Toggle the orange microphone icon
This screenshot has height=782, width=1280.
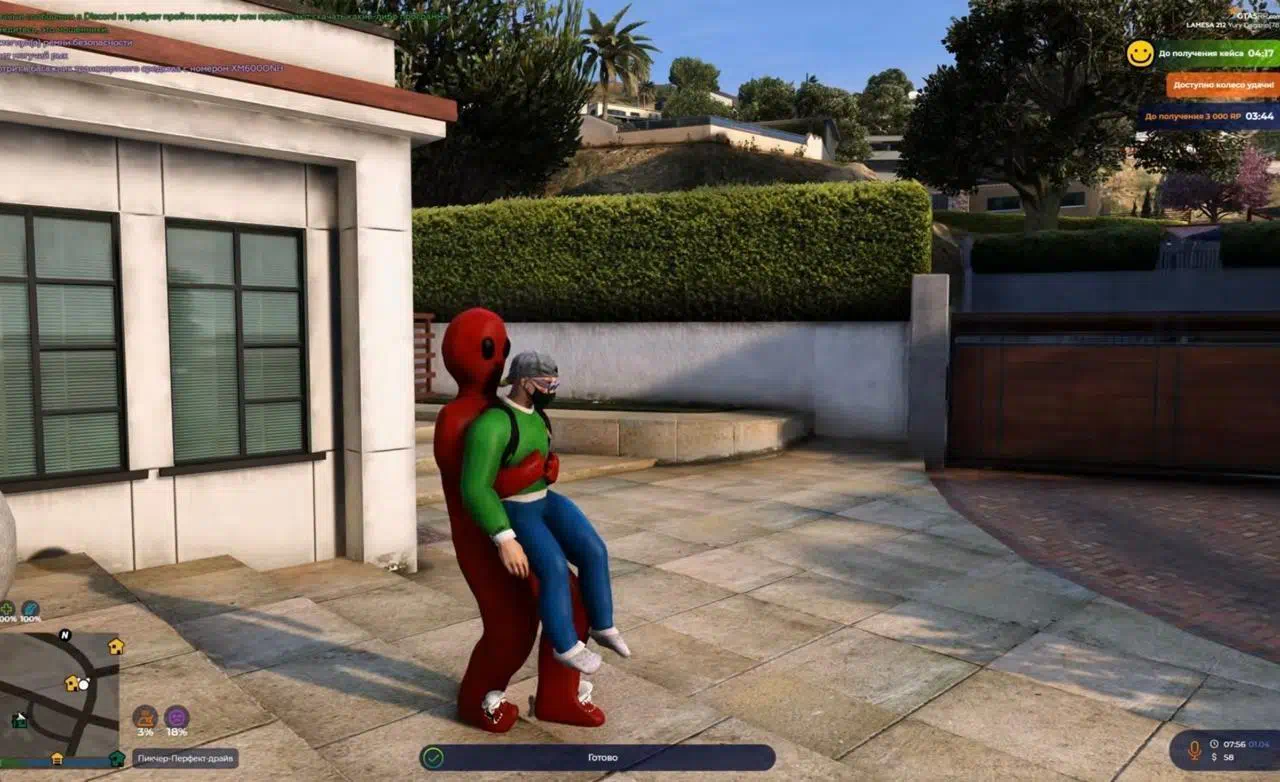tap(1192, 748)
